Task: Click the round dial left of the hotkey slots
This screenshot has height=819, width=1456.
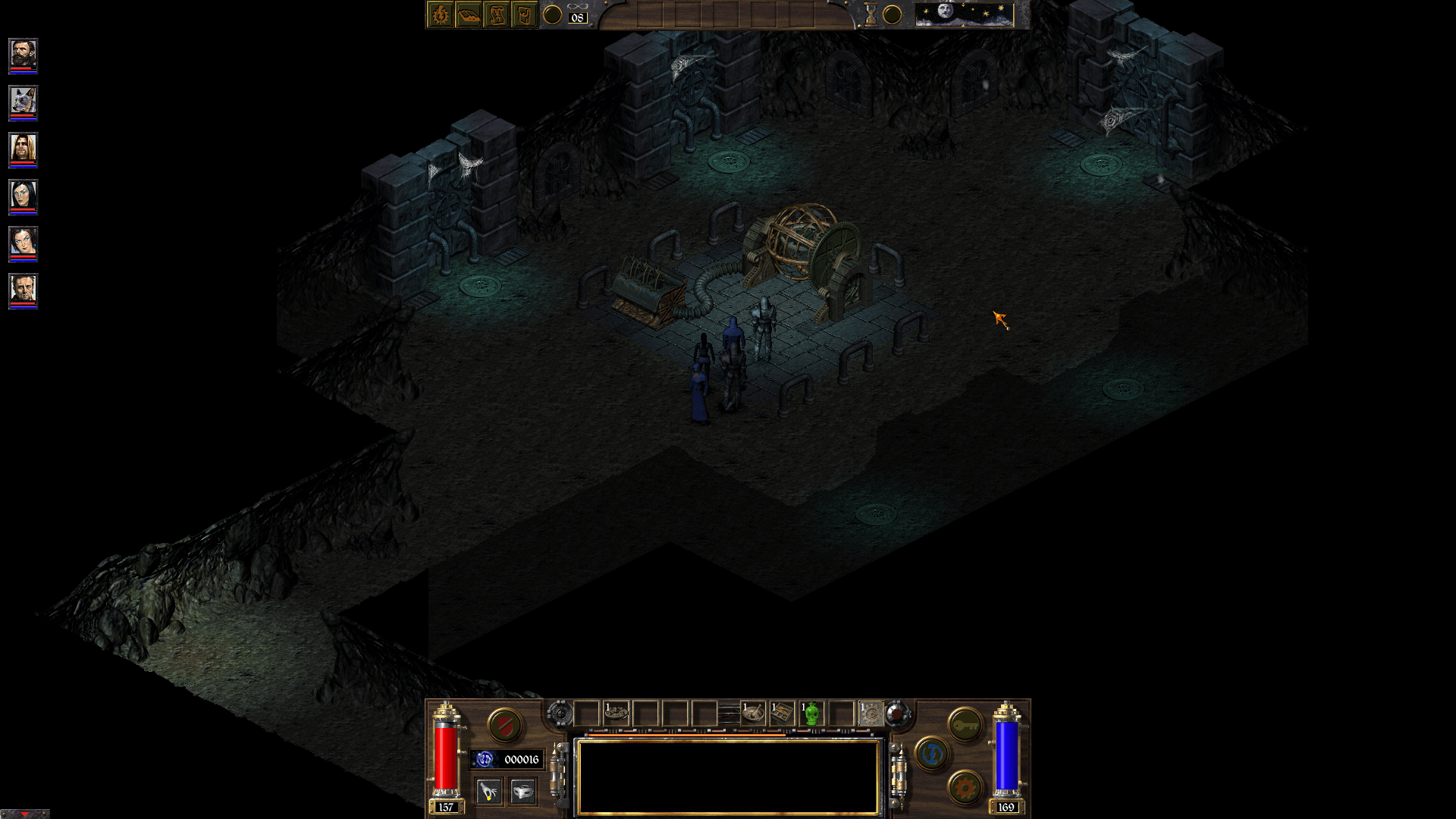Action: [560, 714]
